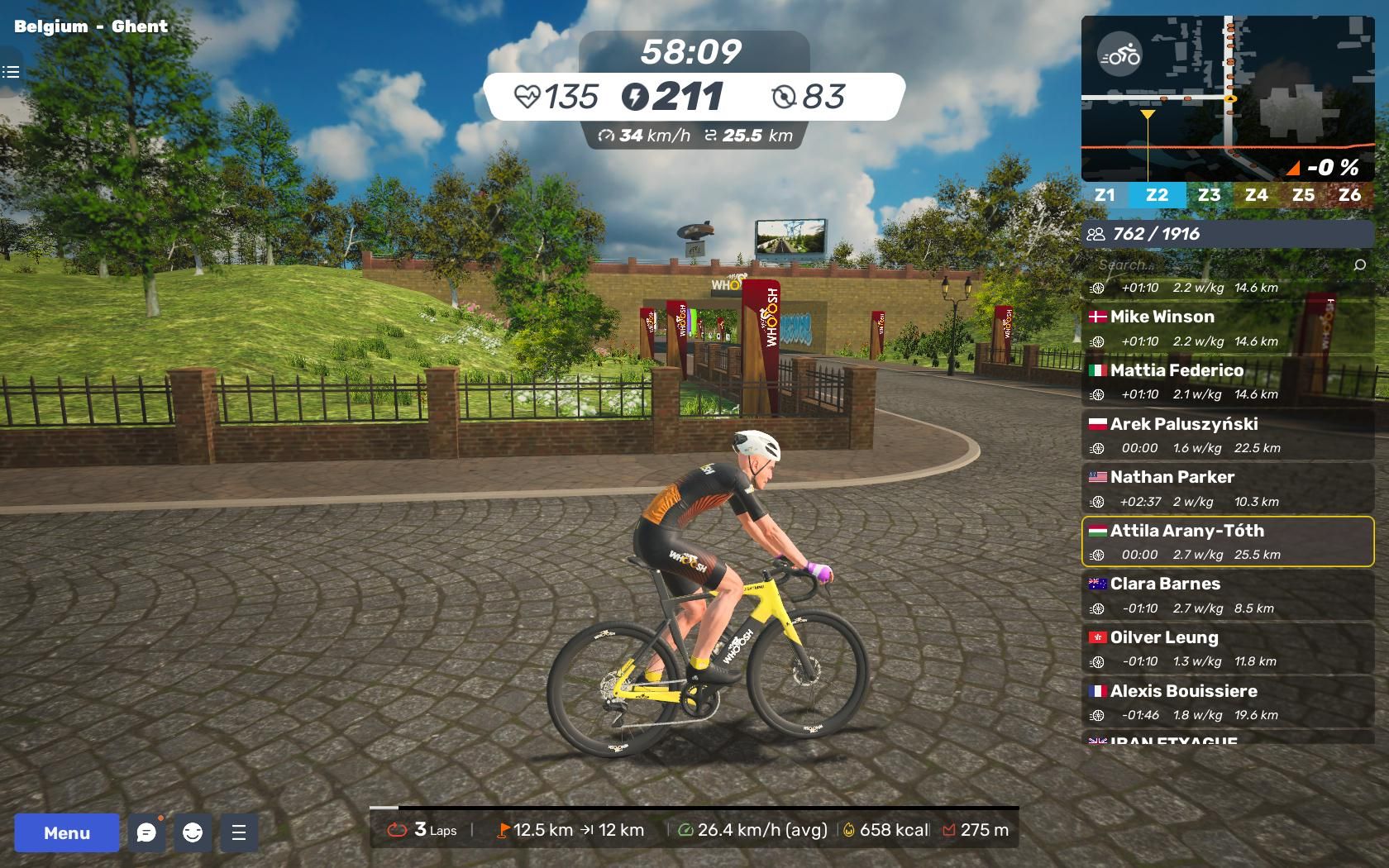Choose Alexis Bouissiere's entry
This screenshot has width=1389, height=868.
pos(1228,702)
